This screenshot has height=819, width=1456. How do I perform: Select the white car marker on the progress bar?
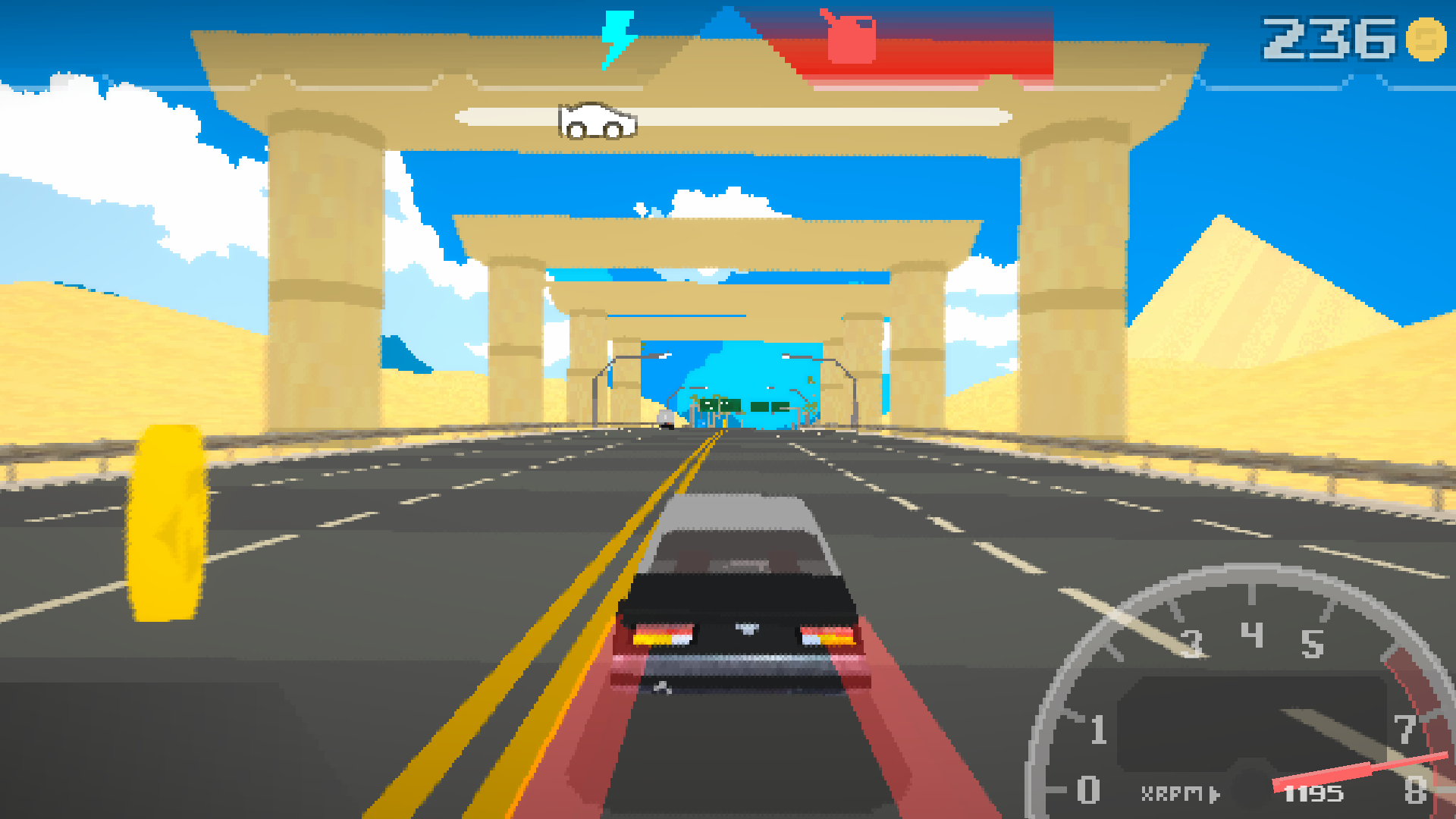595,122
